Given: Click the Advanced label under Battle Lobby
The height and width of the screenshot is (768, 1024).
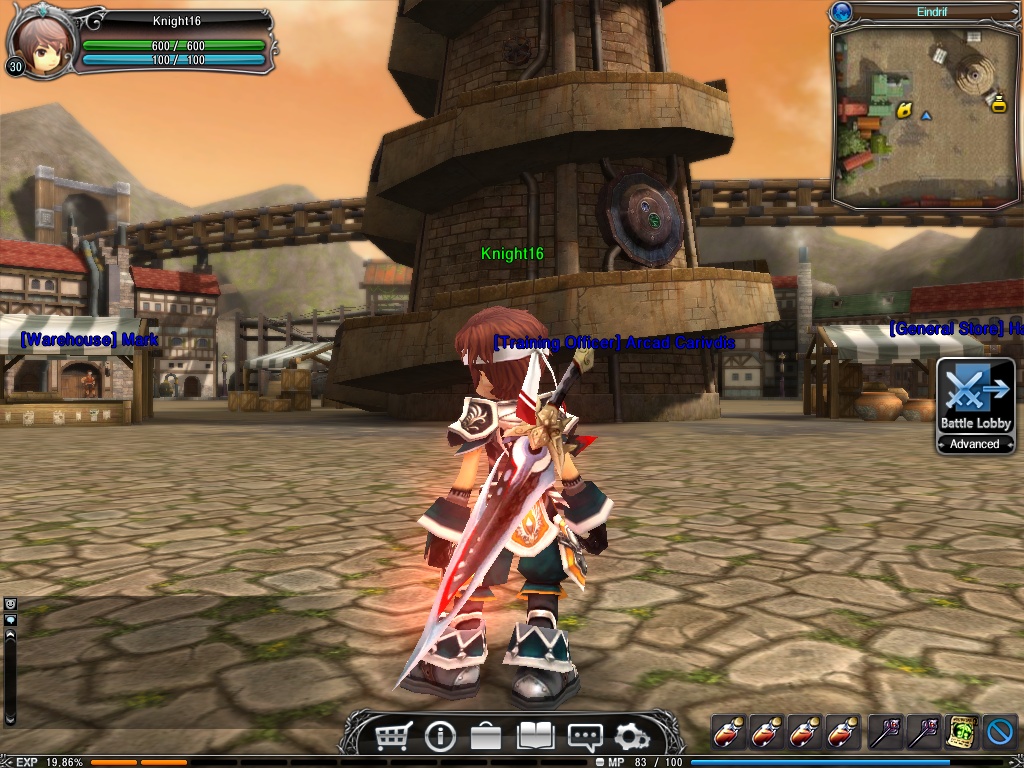Looking at the screenshot, I should (x=975, y=444).
